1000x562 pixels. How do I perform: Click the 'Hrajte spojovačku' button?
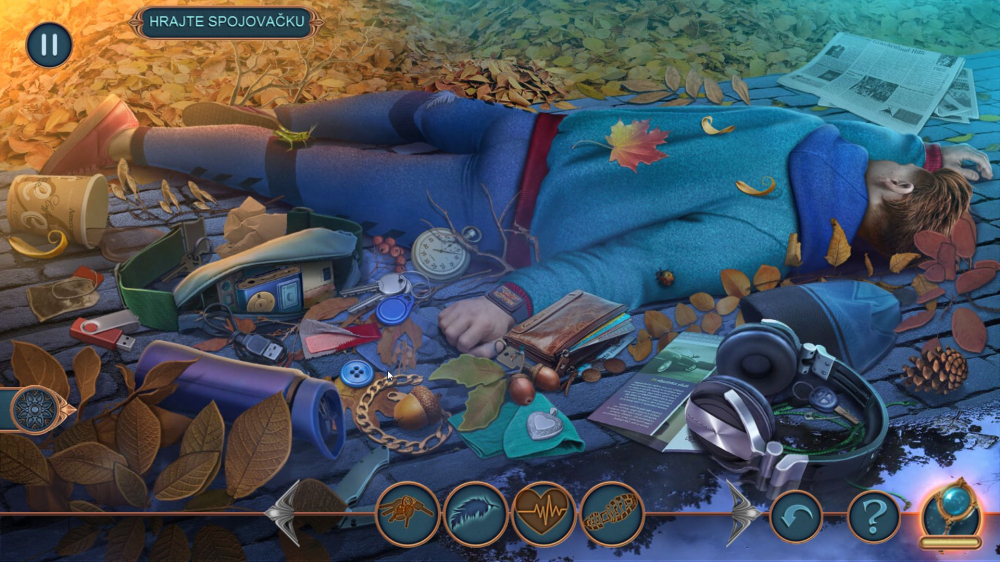click(x=225, y=23)
